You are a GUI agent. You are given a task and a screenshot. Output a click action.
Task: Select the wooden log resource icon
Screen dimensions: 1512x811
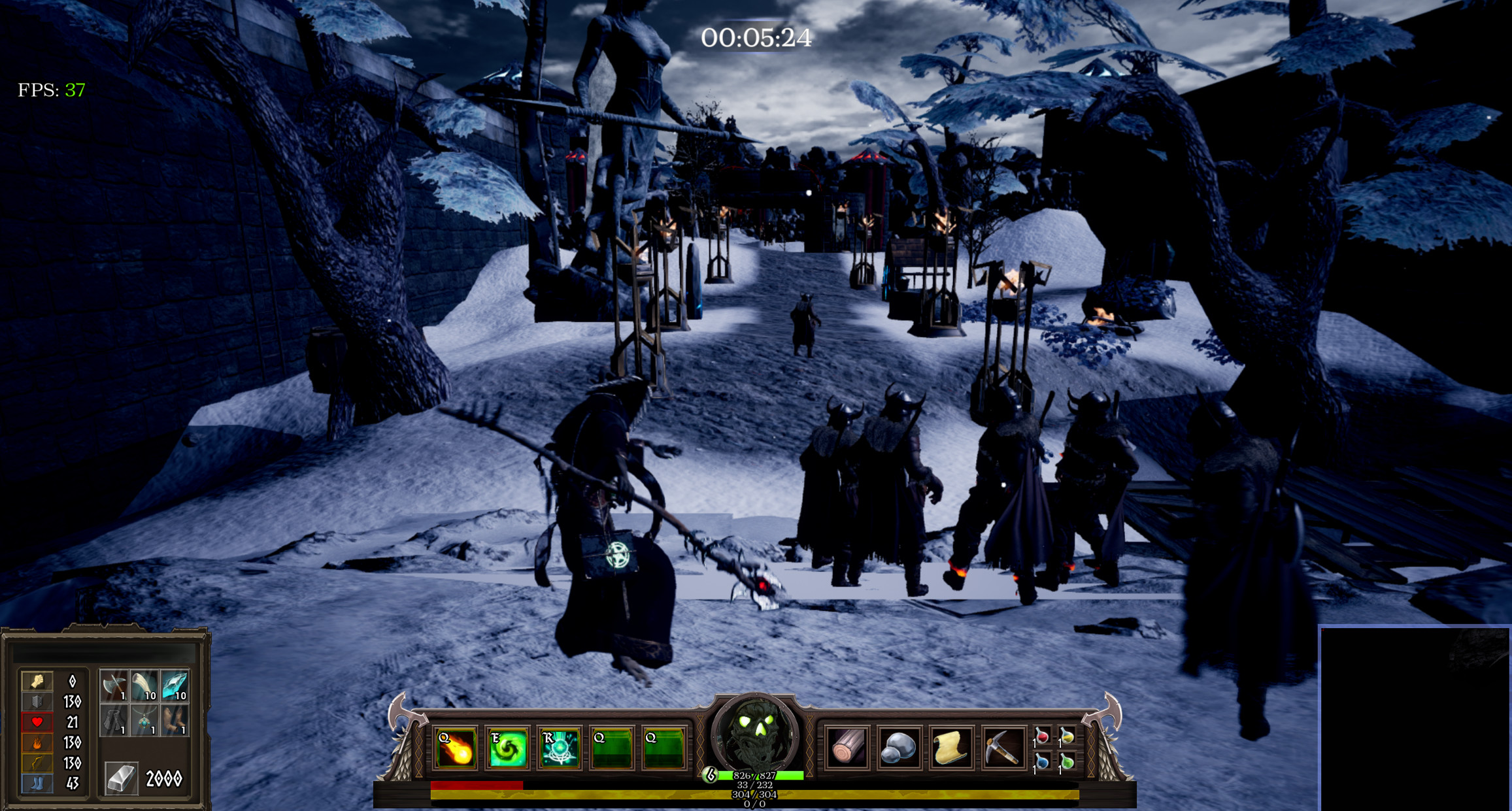tap(847, 745)
